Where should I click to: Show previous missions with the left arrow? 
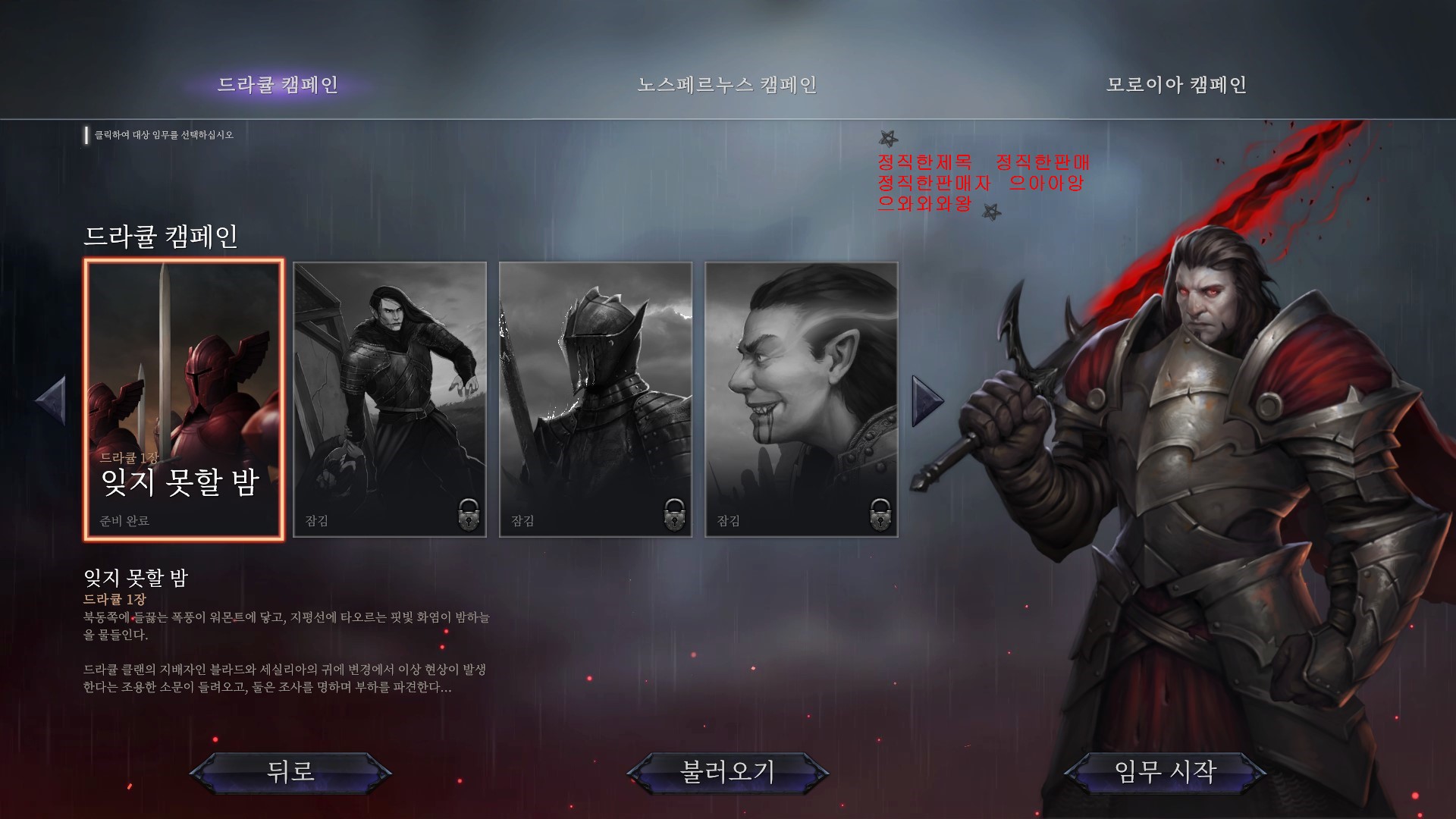tap(51, 400)
